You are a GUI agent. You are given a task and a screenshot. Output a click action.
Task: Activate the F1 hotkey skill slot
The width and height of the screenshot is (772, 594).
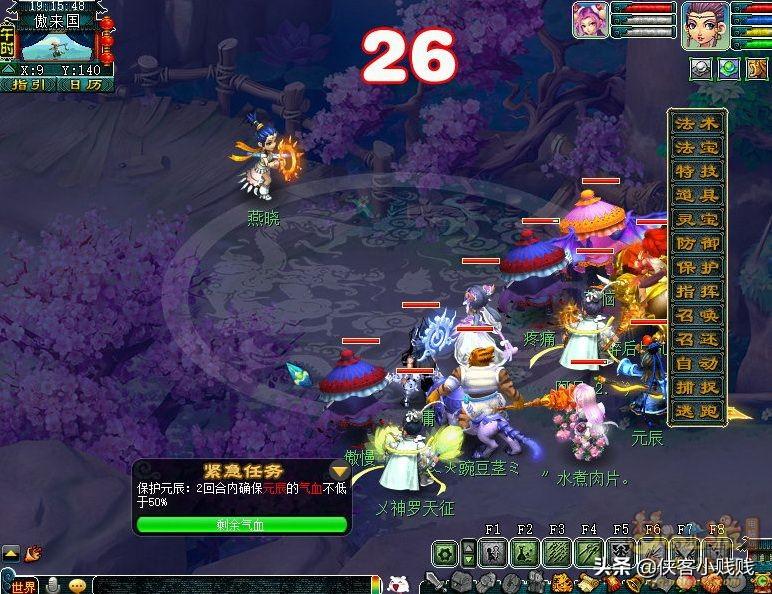[x=493, y=552]
